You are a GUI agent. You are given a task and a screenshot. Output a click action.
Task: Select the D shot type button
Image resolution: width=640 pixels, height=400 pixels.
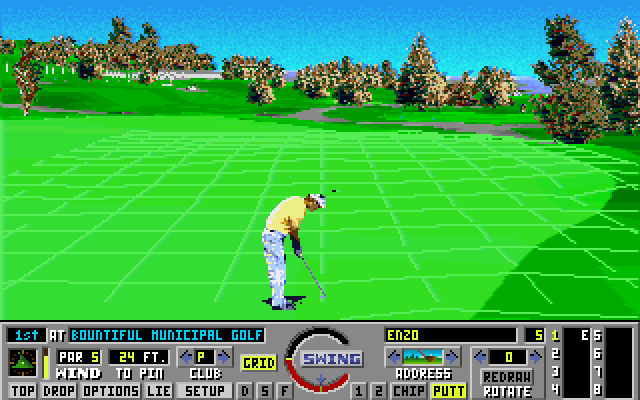pyautogui.click(x=245, y=390)
